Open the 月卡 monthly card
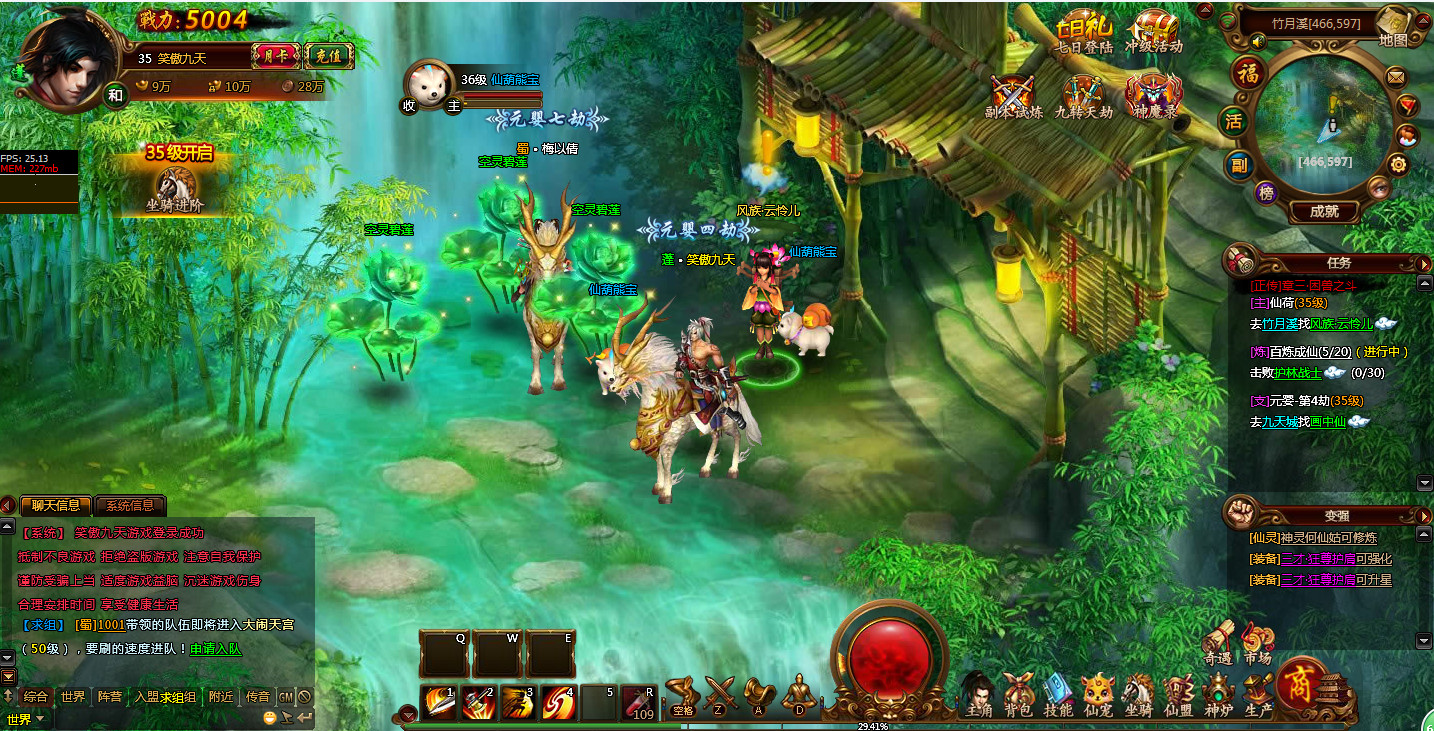This screenshot has width=1434, height=731. [275, 56]
